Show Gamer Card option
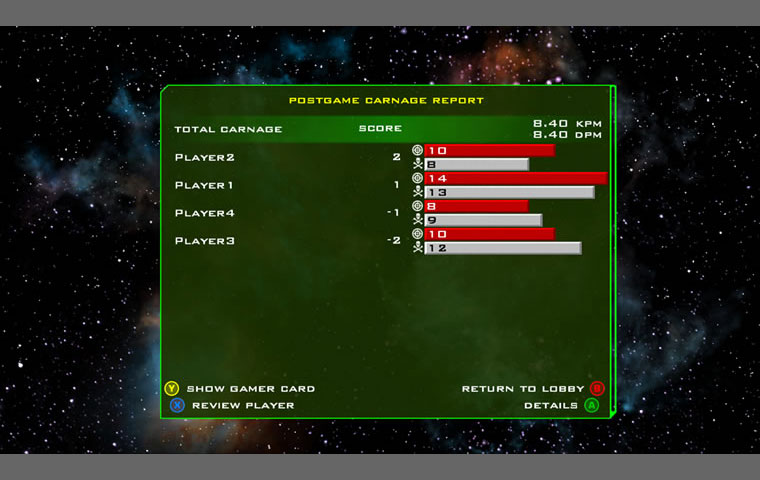Viewport: 760px width, 480px height. [x=250, y=389]
